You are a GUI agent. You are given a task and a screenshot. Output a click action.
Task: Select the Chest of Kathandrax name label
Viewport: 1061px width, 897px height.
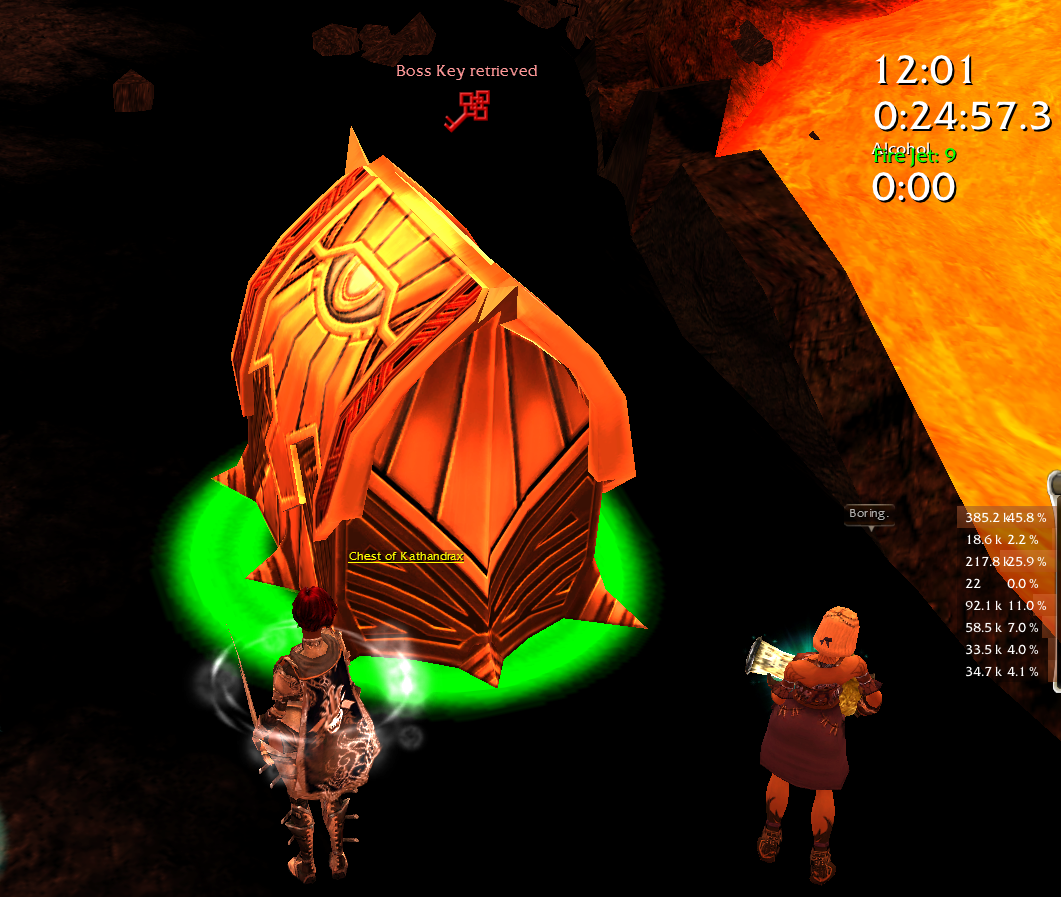tap(406, 556)
